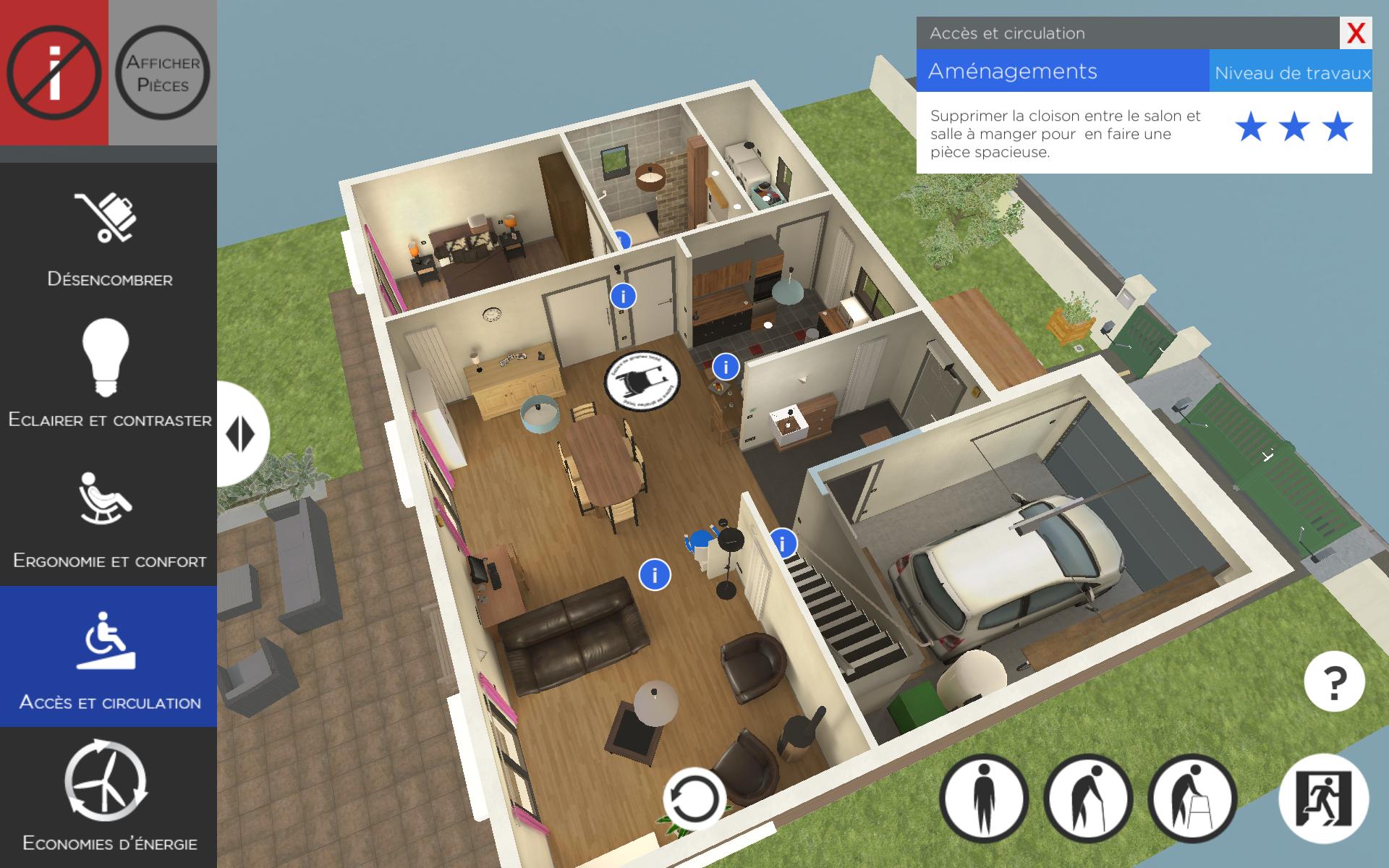
Task: Click the info marker beside the staircase
Action: coord(783,542)
